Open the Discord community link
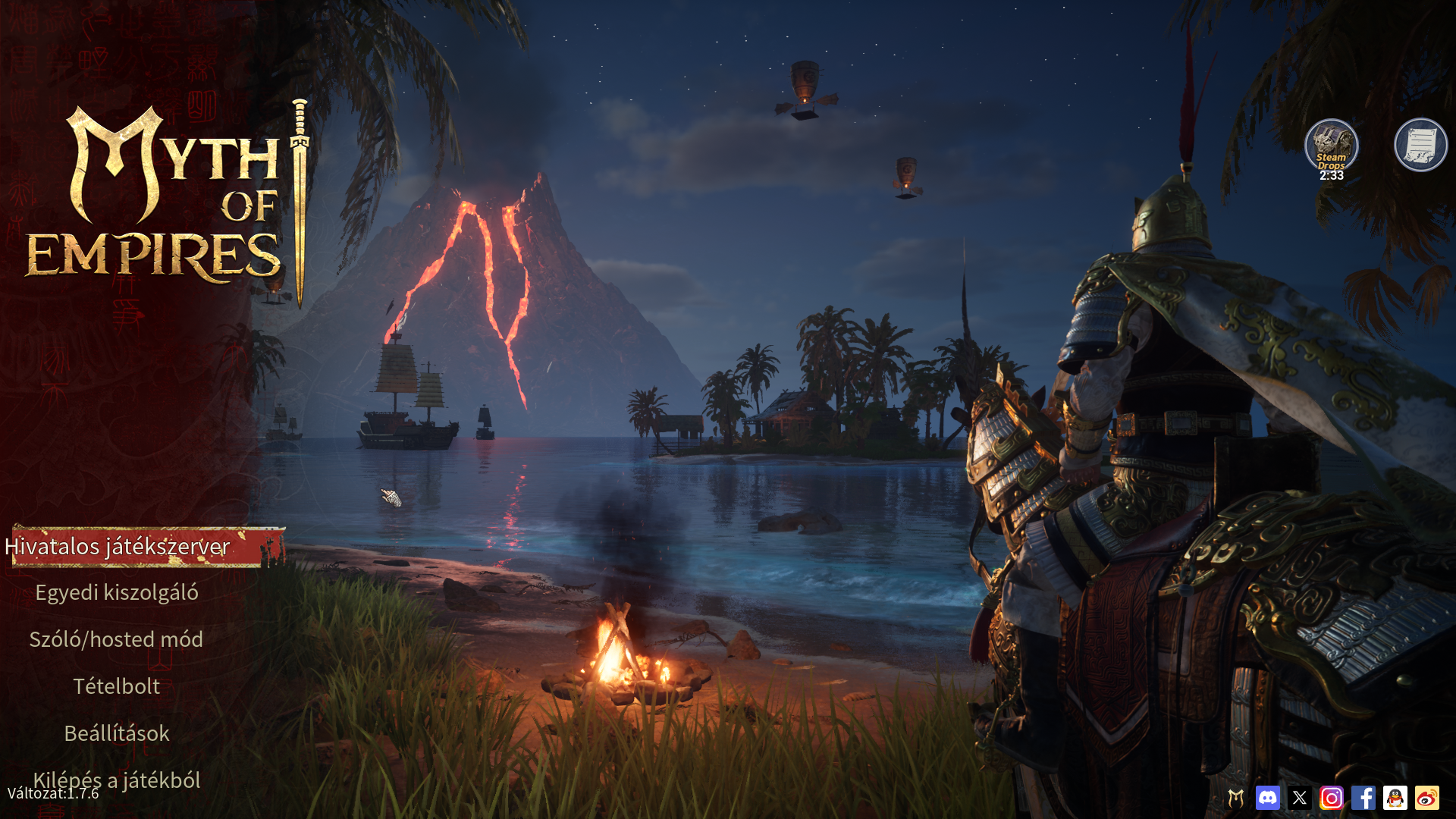The image size is (1456, 819). 1268,798
